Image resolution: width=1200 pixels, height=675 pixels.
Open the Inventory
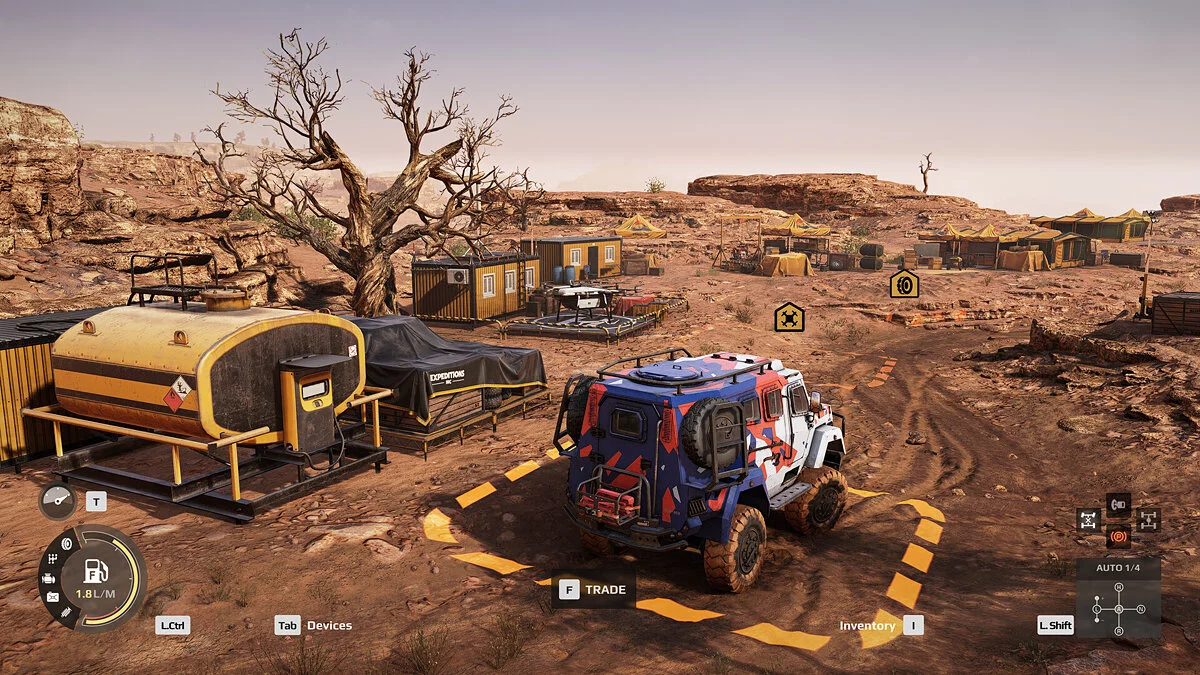point(867,626)
